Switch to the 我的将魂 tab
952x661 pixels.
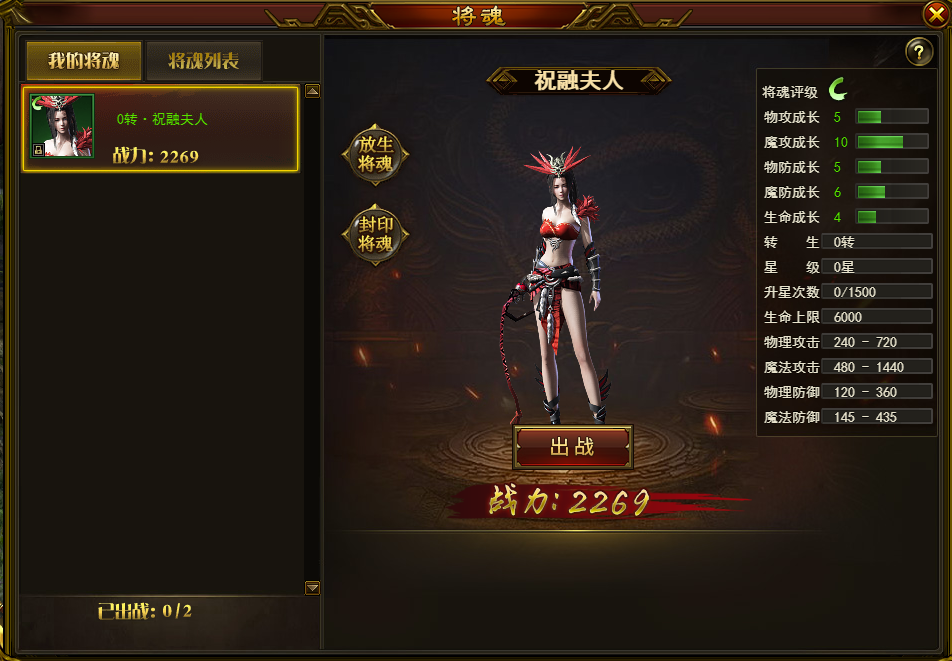point(84,61)
